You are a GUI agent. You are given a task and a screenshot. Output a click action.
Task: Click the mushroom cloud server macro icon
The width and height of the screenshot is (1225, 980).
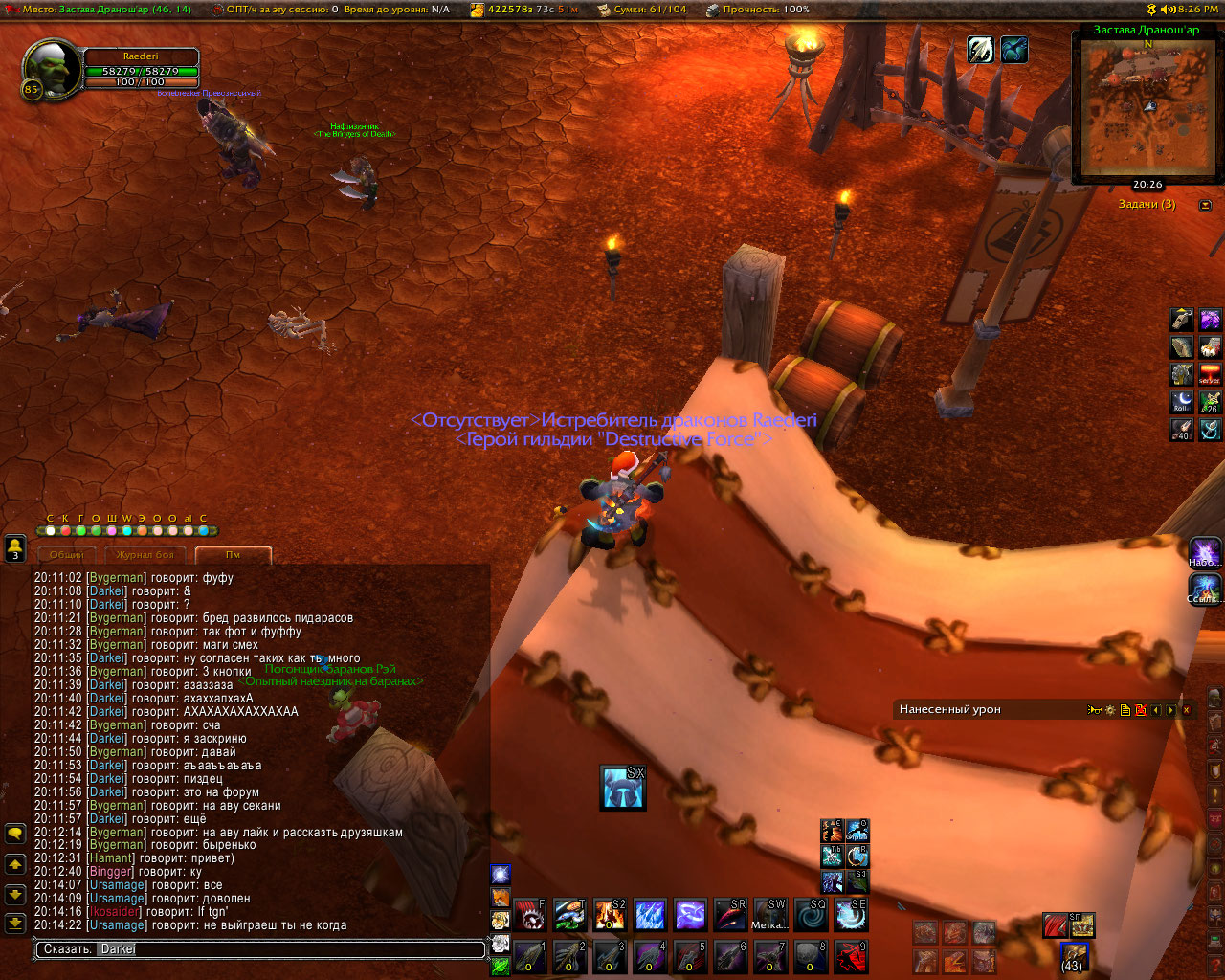[x=1210, y=374]
